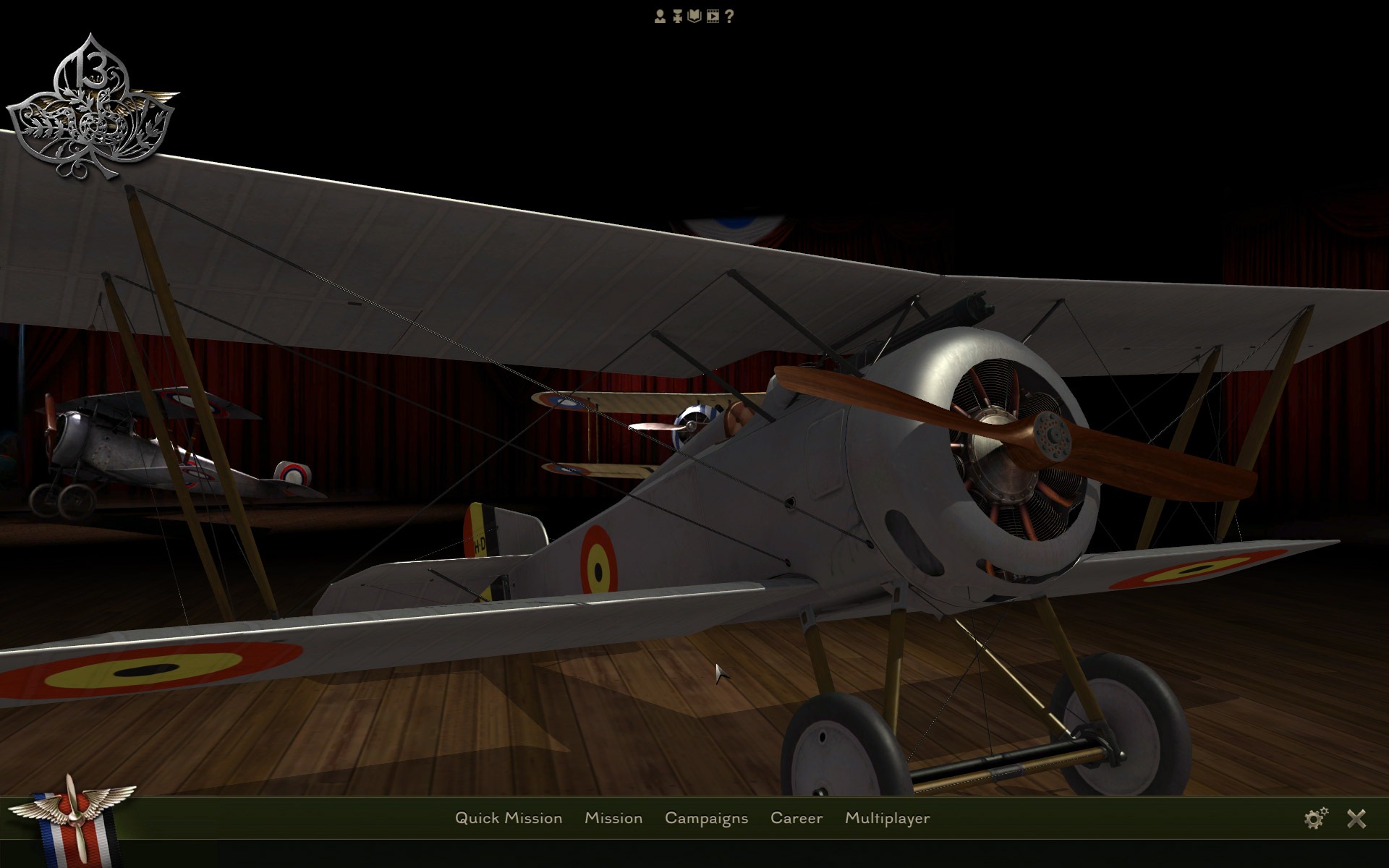Open the Mission menu entry
The image size is (1389, 868).
click(614, 818)
